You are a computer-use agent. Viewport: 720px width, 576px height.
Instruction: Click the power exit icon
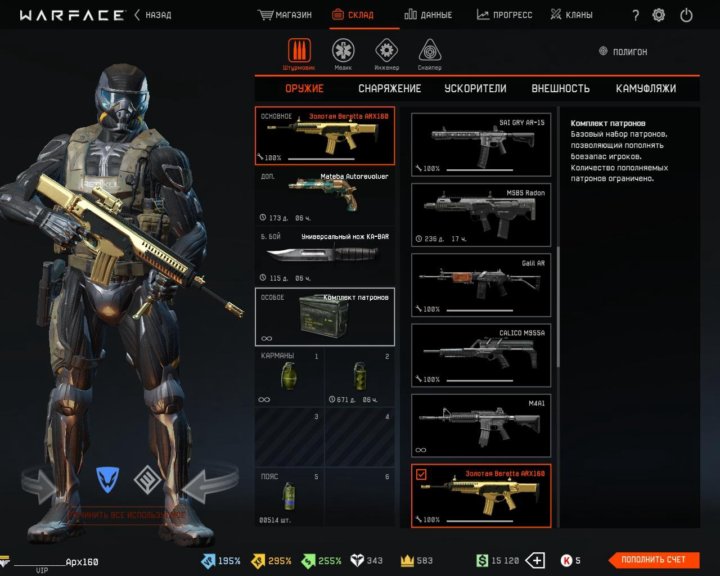(x=686, y=15)
